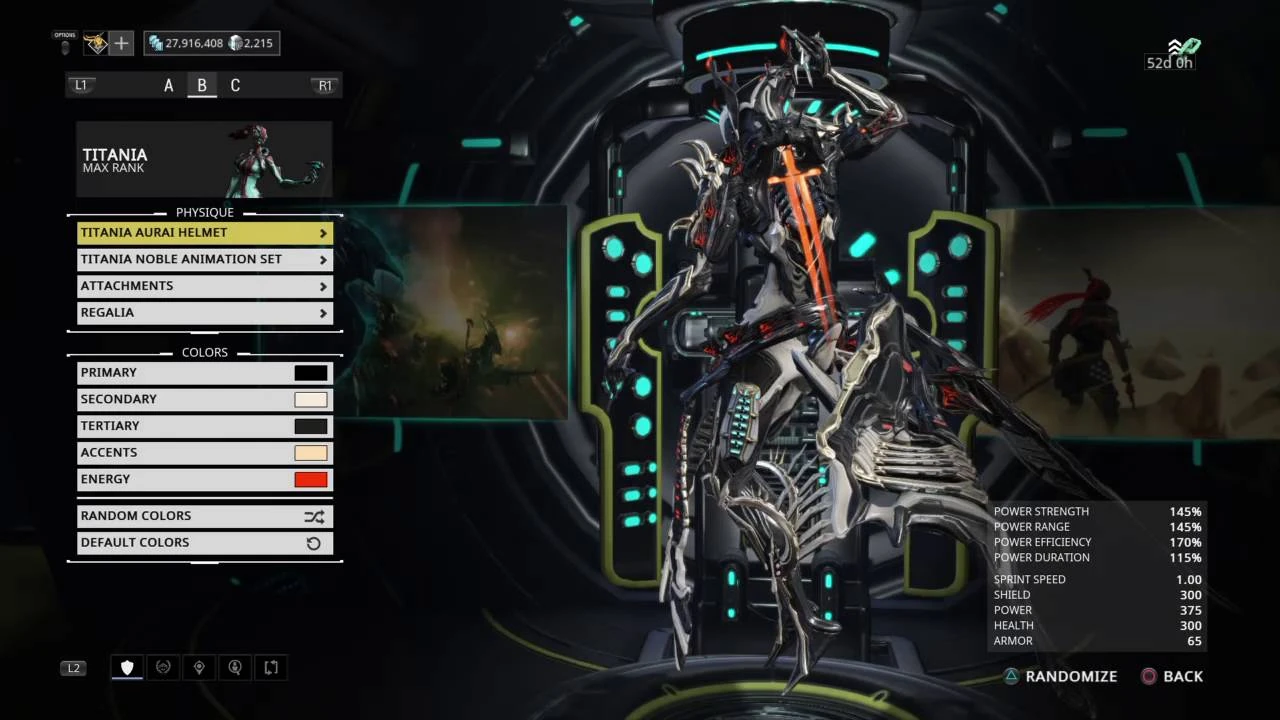The height and width of the screenshot is (720, 1280).
Task: Select the rotate loadout icon at bottom right of toolbar
Action: (271, 667)
